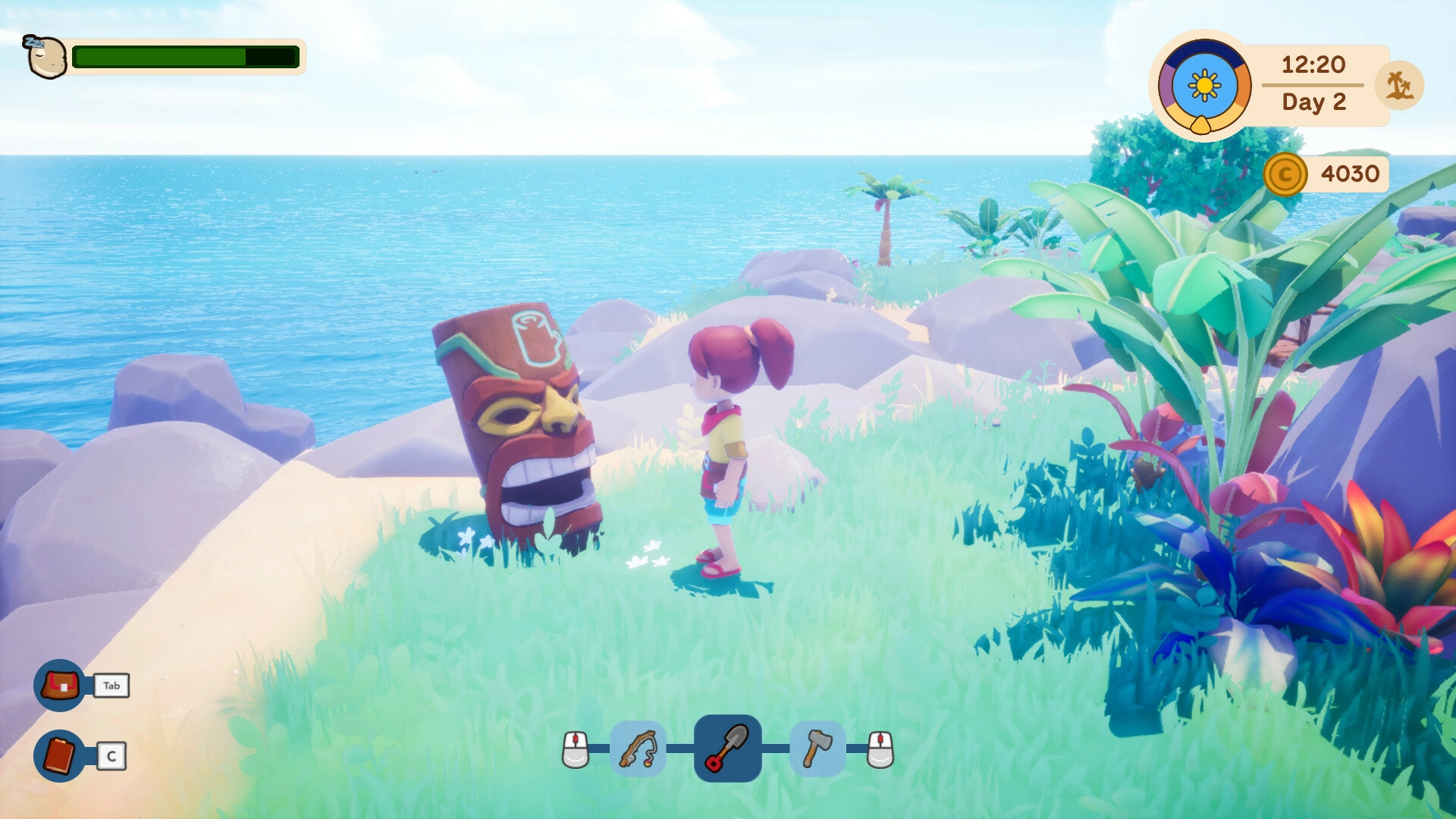Click the gold coin currency icon
1456x819 pixels.
(1285, 174)
